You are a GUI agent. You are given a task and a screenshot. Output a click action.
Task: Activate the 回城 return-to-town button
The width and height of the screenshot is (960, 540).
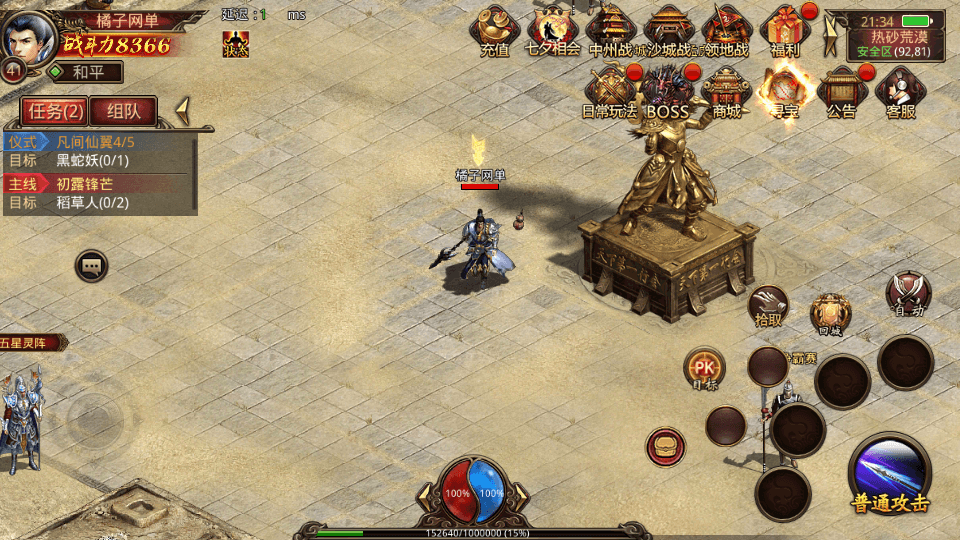pyautogui.click(x=830, y=313)
